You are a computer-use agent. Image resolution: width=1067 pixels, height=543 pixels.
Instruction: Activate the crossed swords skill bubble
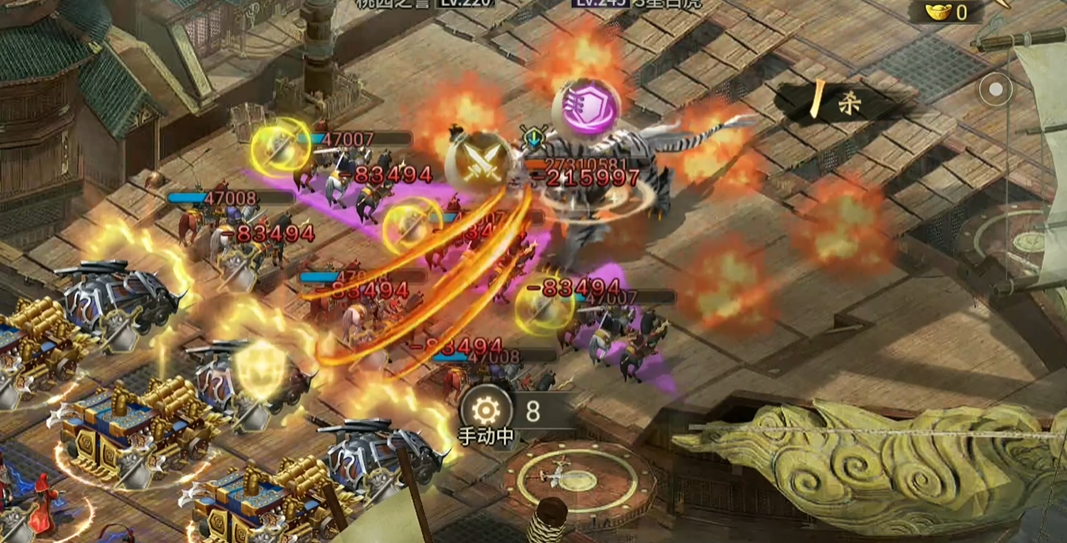click(x=479, y=160)
